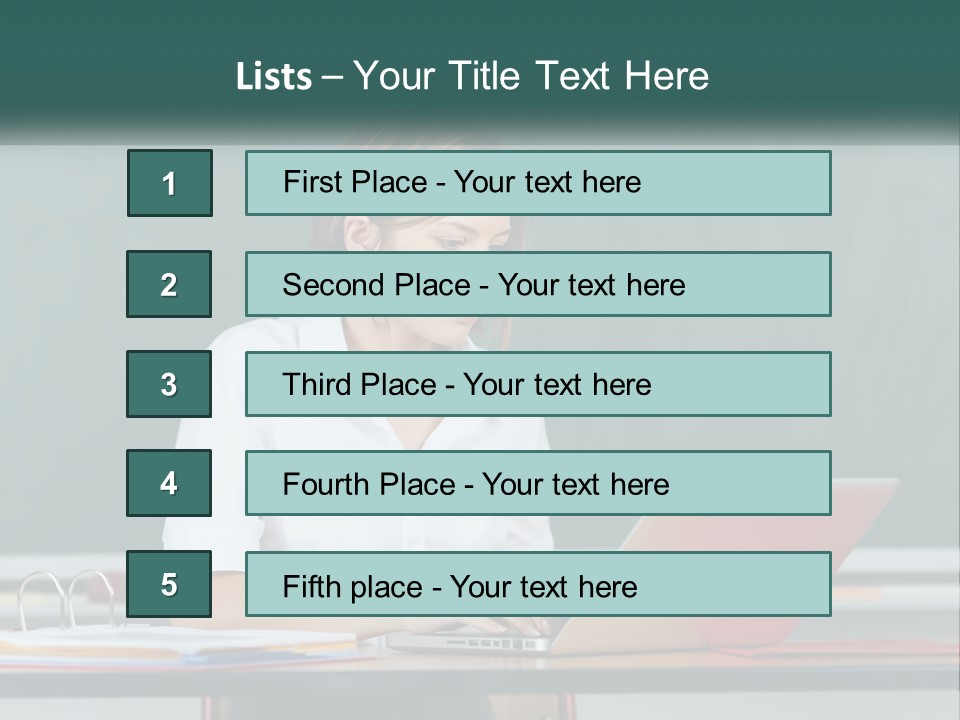The height and width of the screenshot is (720, 960).
Task: Choose the number 3 box
Action: point(169,384)
